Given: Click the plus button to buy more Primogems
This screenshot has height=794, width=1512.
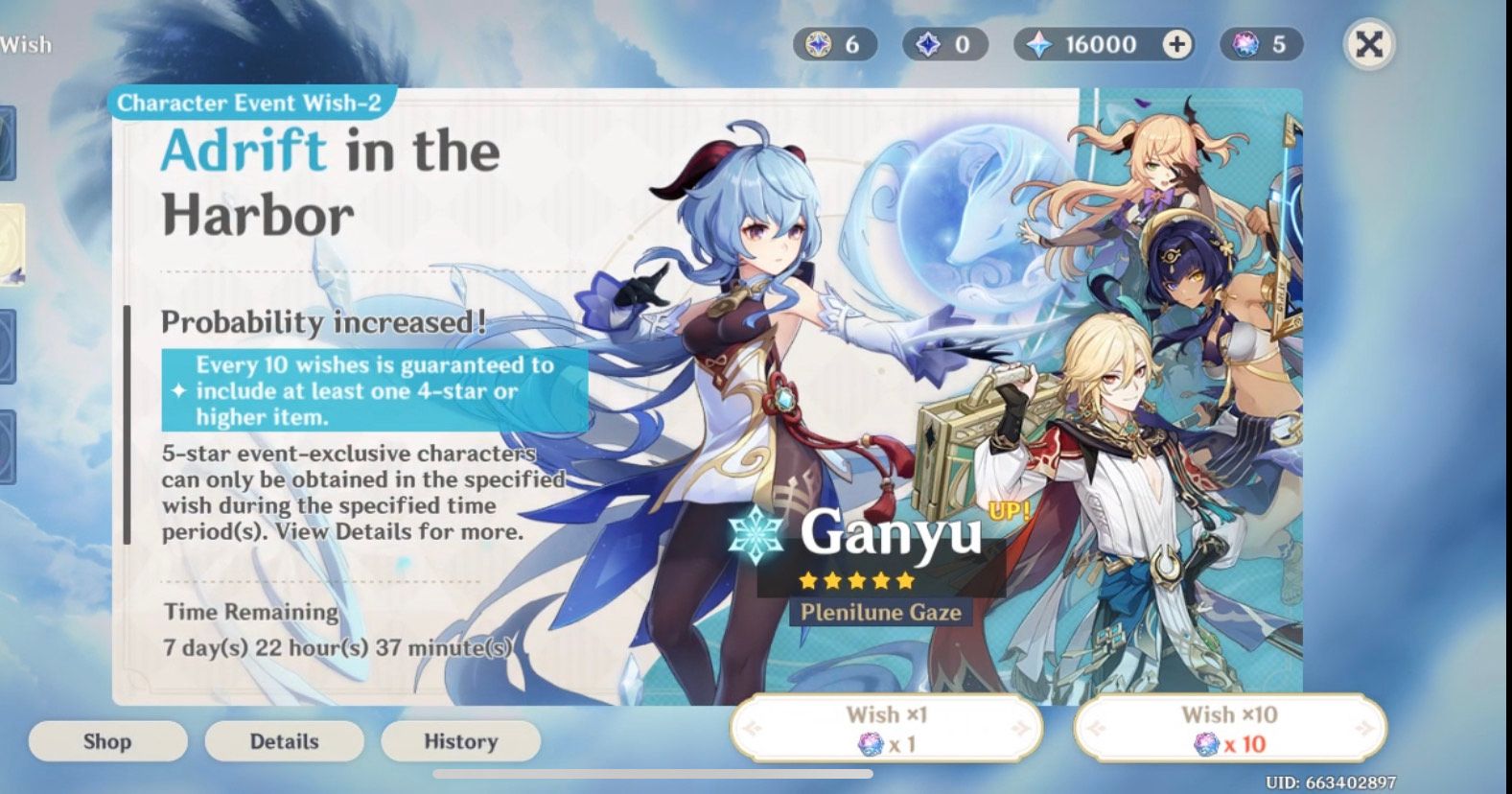Looking at the screenshot, I should tap(1175, 44).
